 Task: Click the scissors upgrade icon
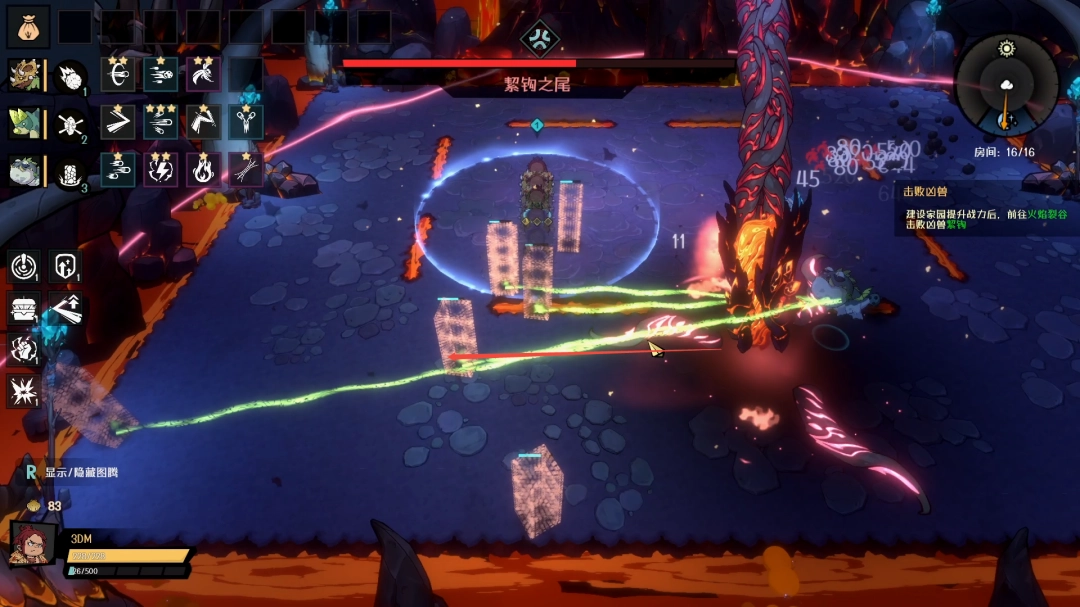(x=246, y=122)
